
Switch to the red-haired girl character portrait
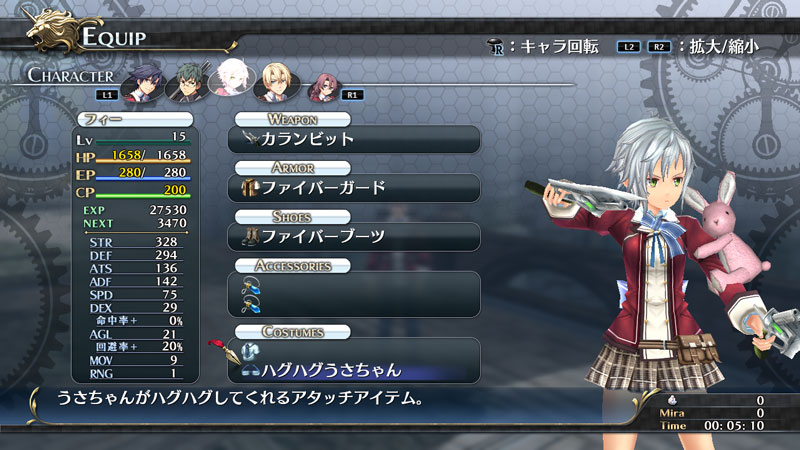323,87
